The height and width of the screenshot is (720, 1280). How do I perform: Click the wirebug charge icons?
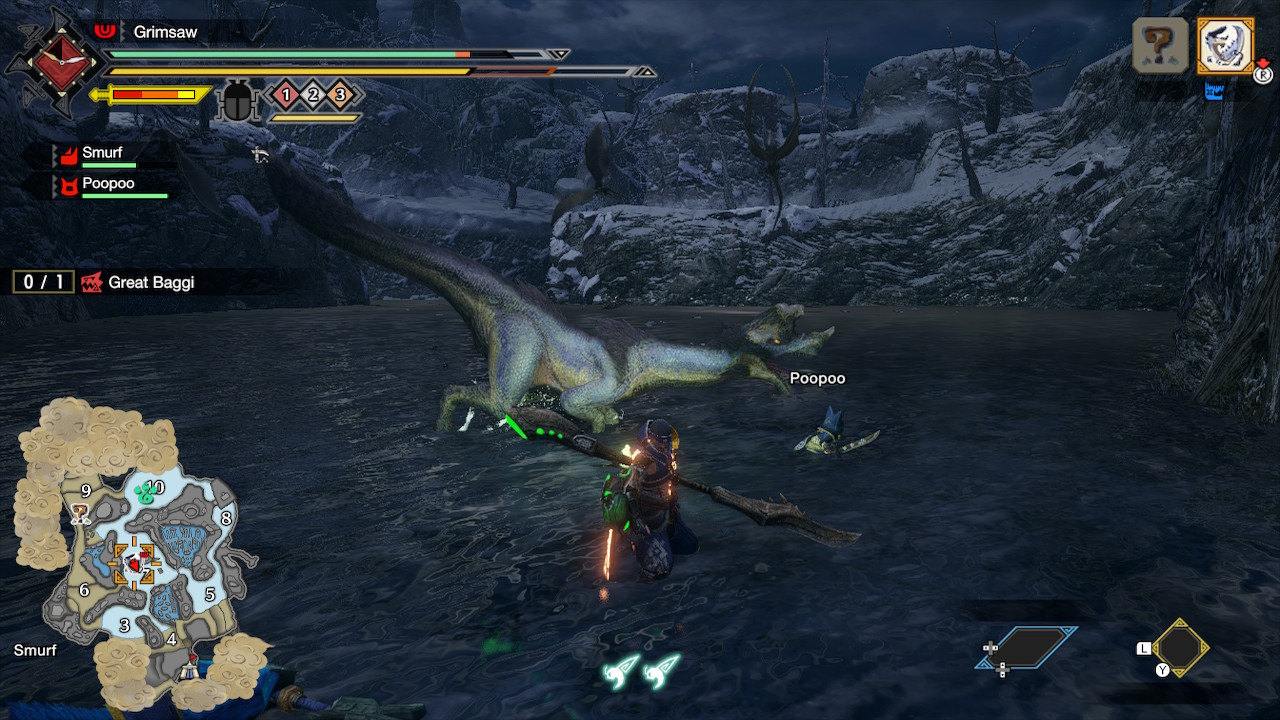point(642,670)
